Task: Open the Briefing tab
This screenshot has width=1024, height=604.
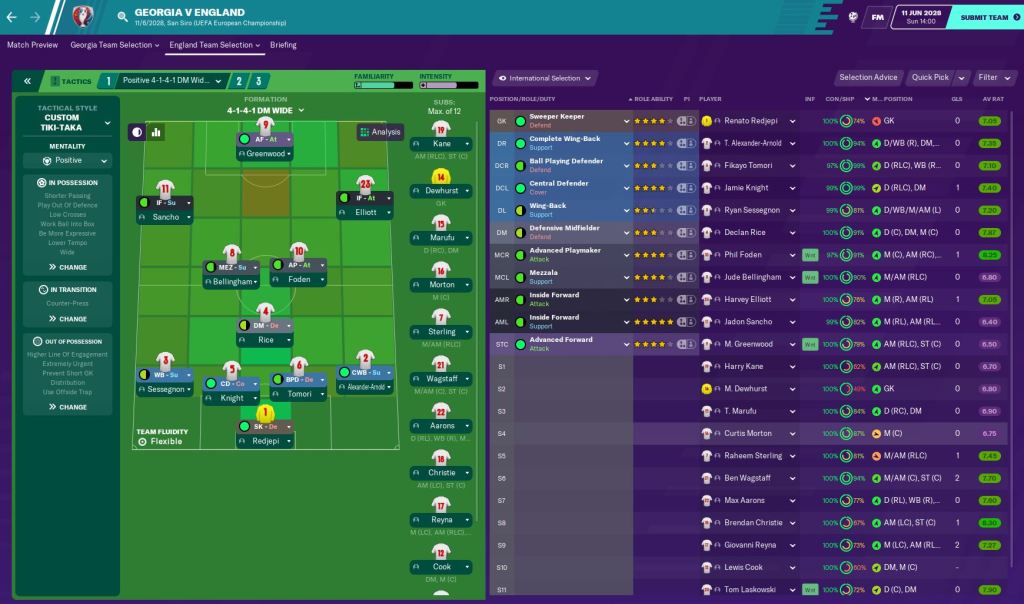Action: tap(283, 45)
